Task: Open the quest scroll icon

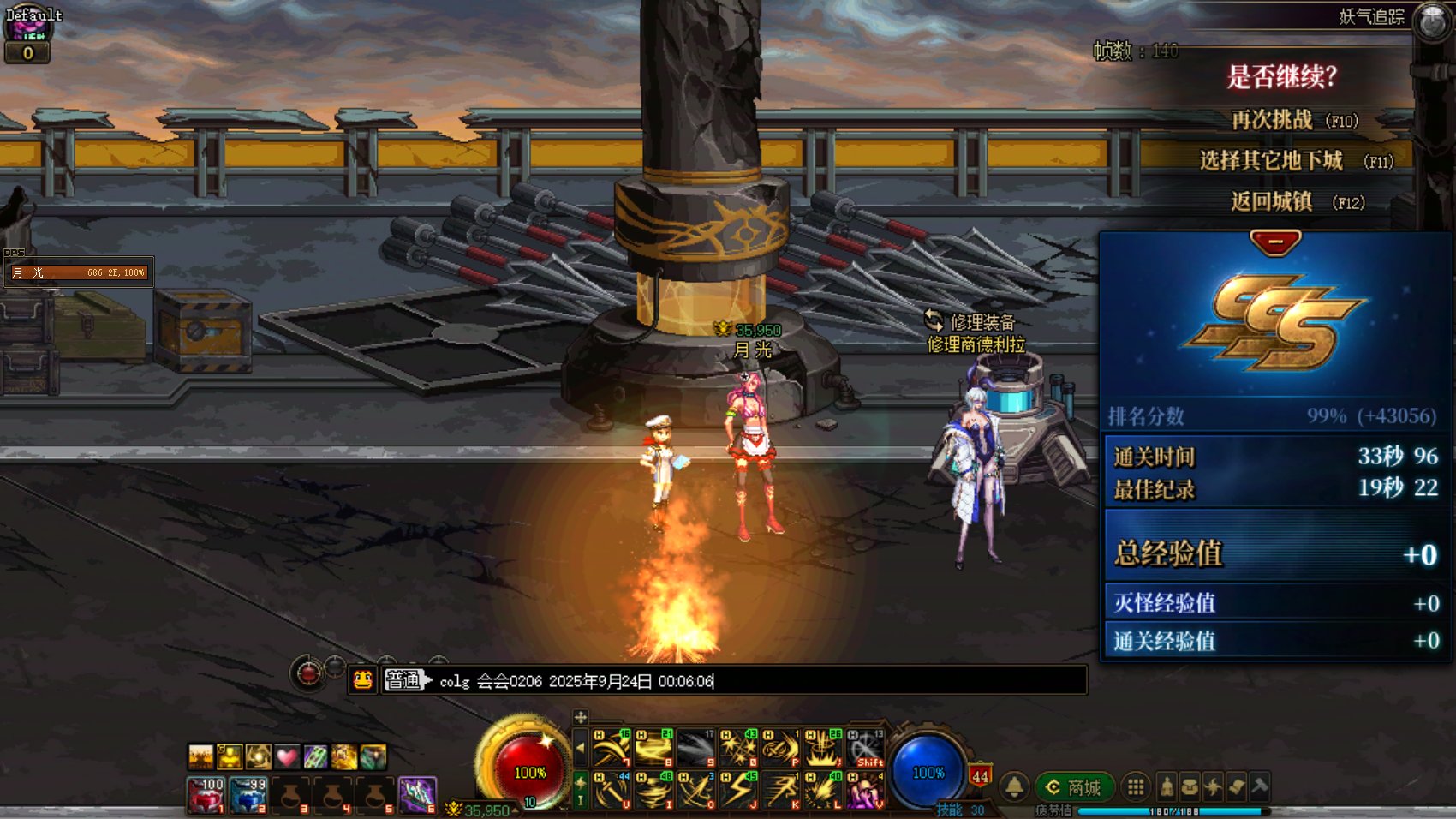Action: [1236, 786]
